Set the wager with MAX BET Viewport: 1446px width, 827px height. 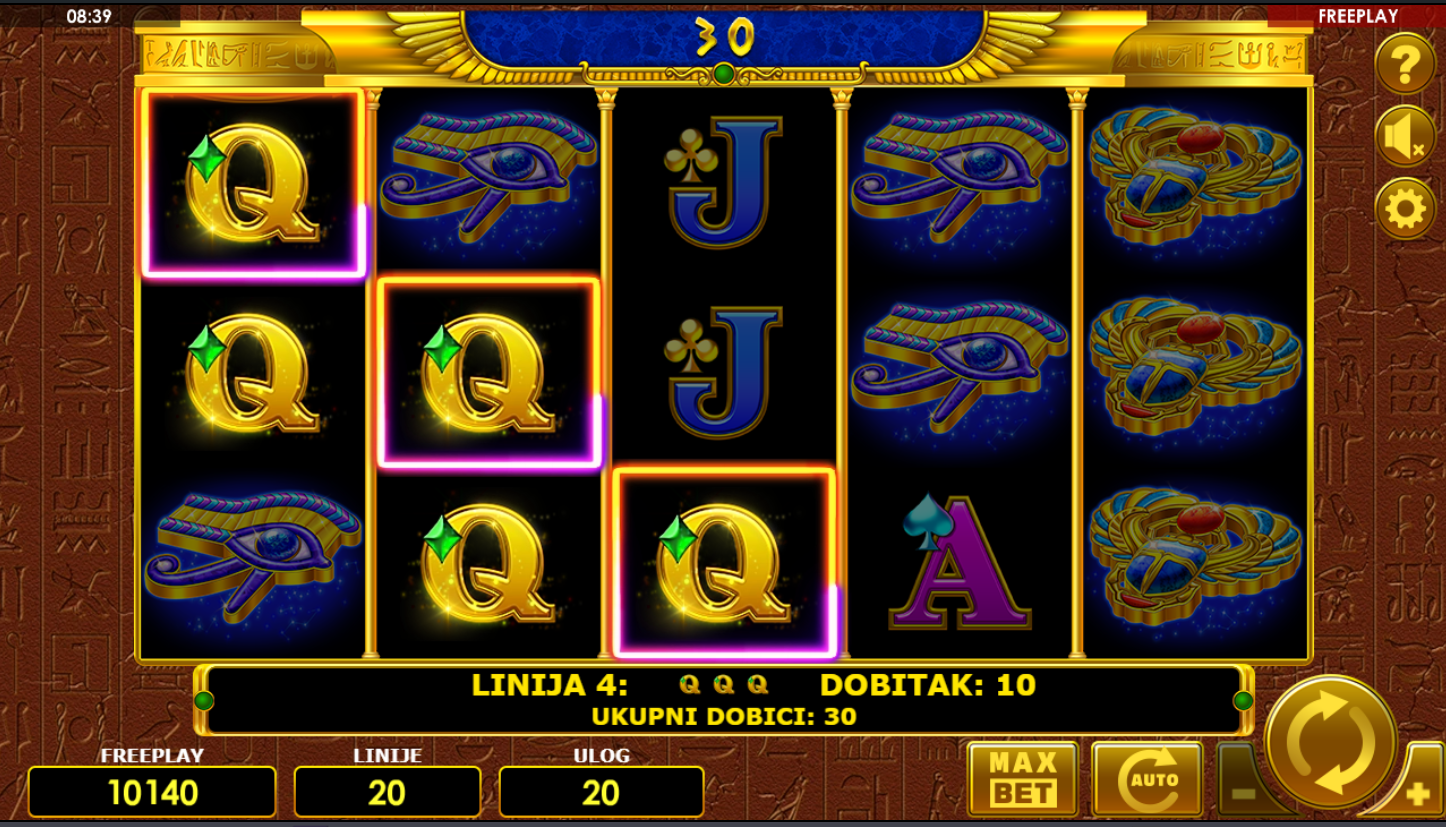click(1022, 779)
